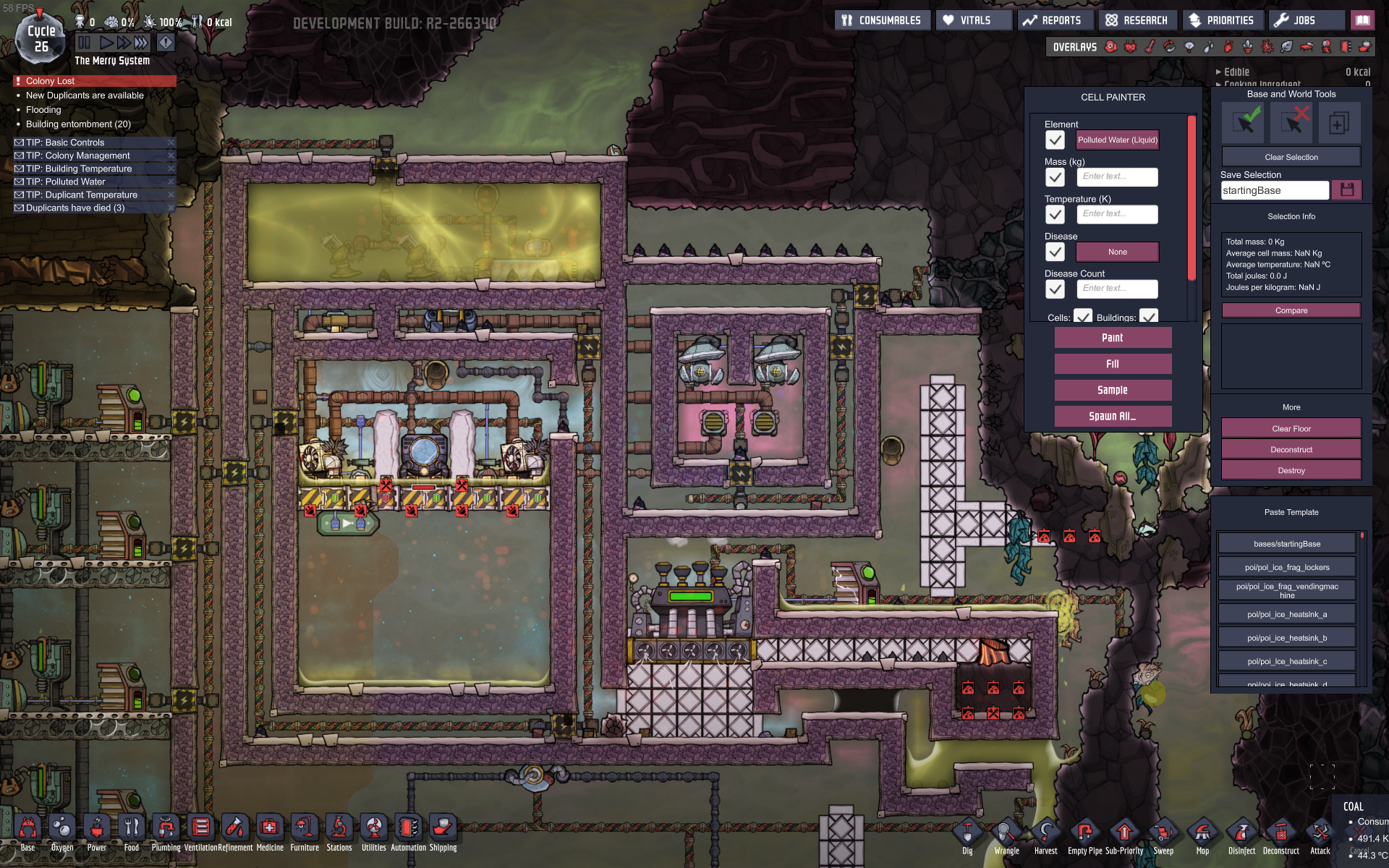Toggle the Mass checkbox
The height and width of the screenshot is (868, 1389).
tap(1055, 177)
